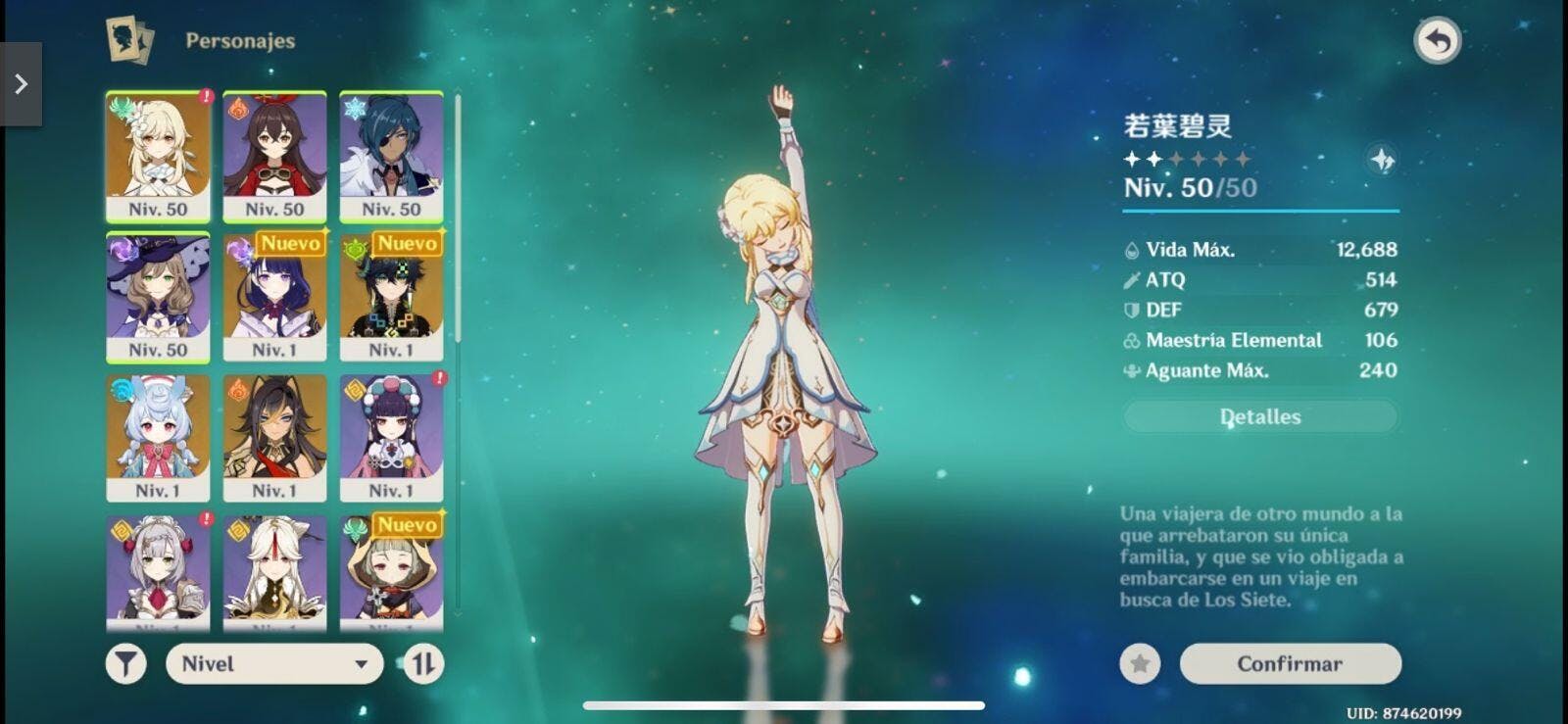Choose the new Sayu portrait
Image resolution: width=1568 pixels, height=724 pixels.
tap(391, 570)
